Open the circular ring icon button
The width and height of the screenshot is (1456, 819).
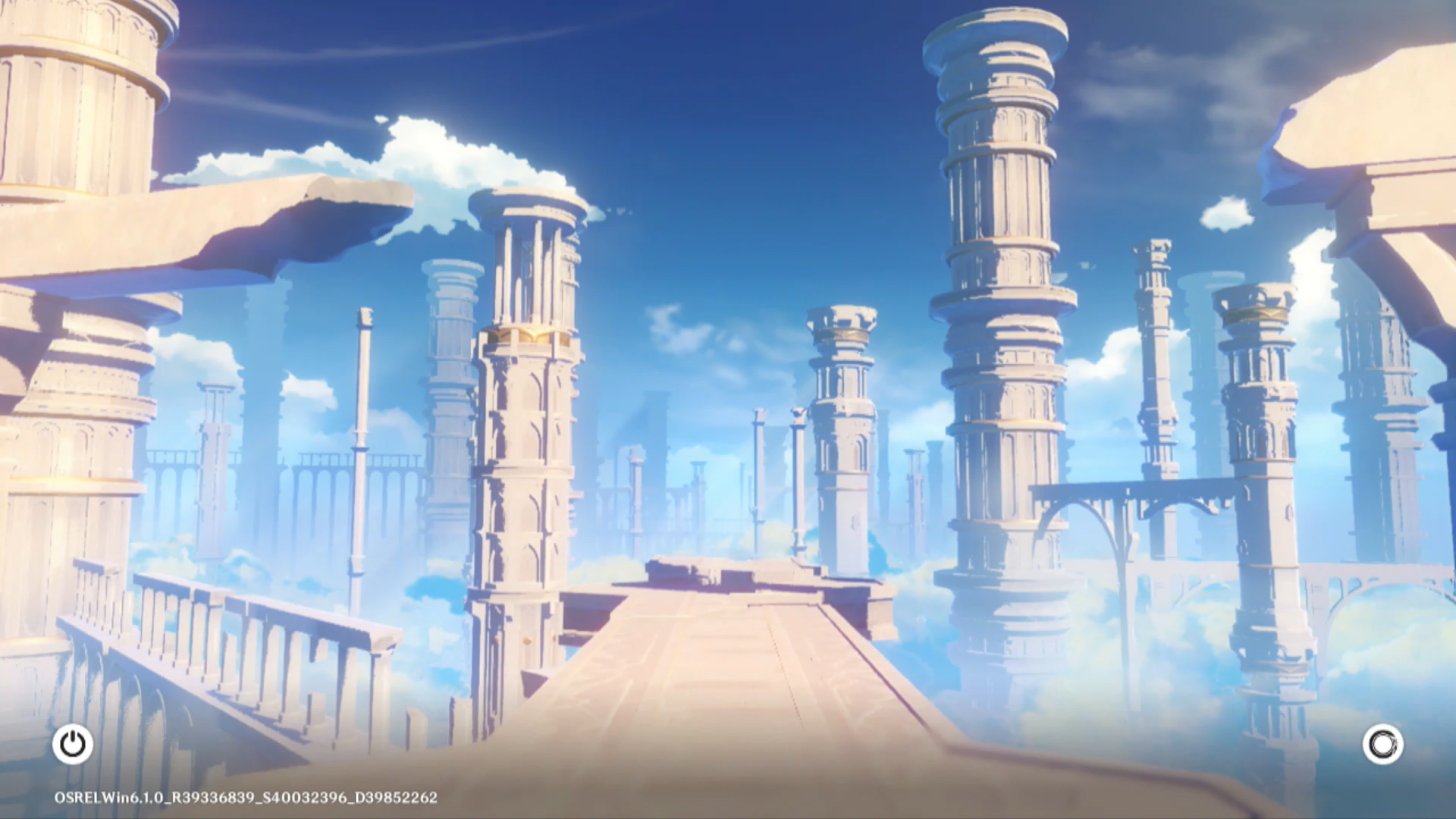1382,744
